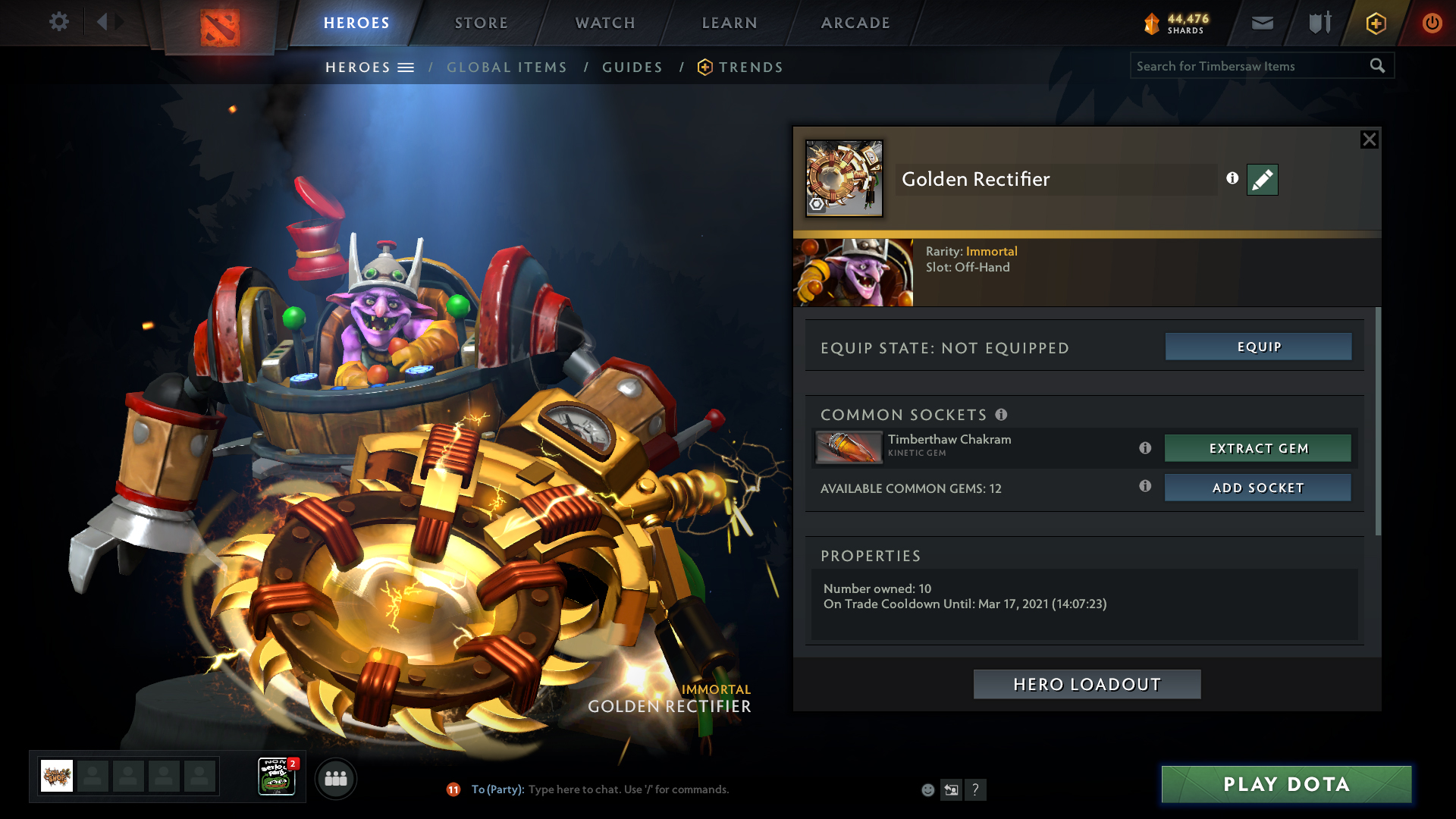The image size is (1456, 819).
Task: Extract the Timberthaw Chakram gem
Action: tap(1258, 448)
